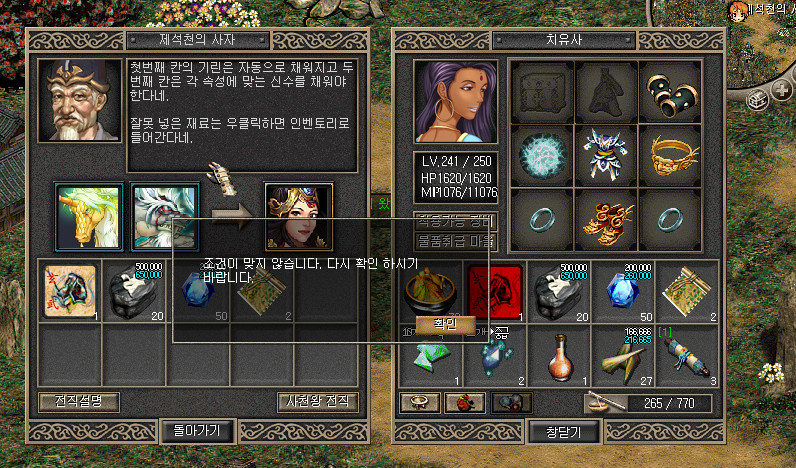The height and width of the screenshot is (468, 796).
Task: Select the blue and white winged armor slot
Action: click(x=605, y=155)
